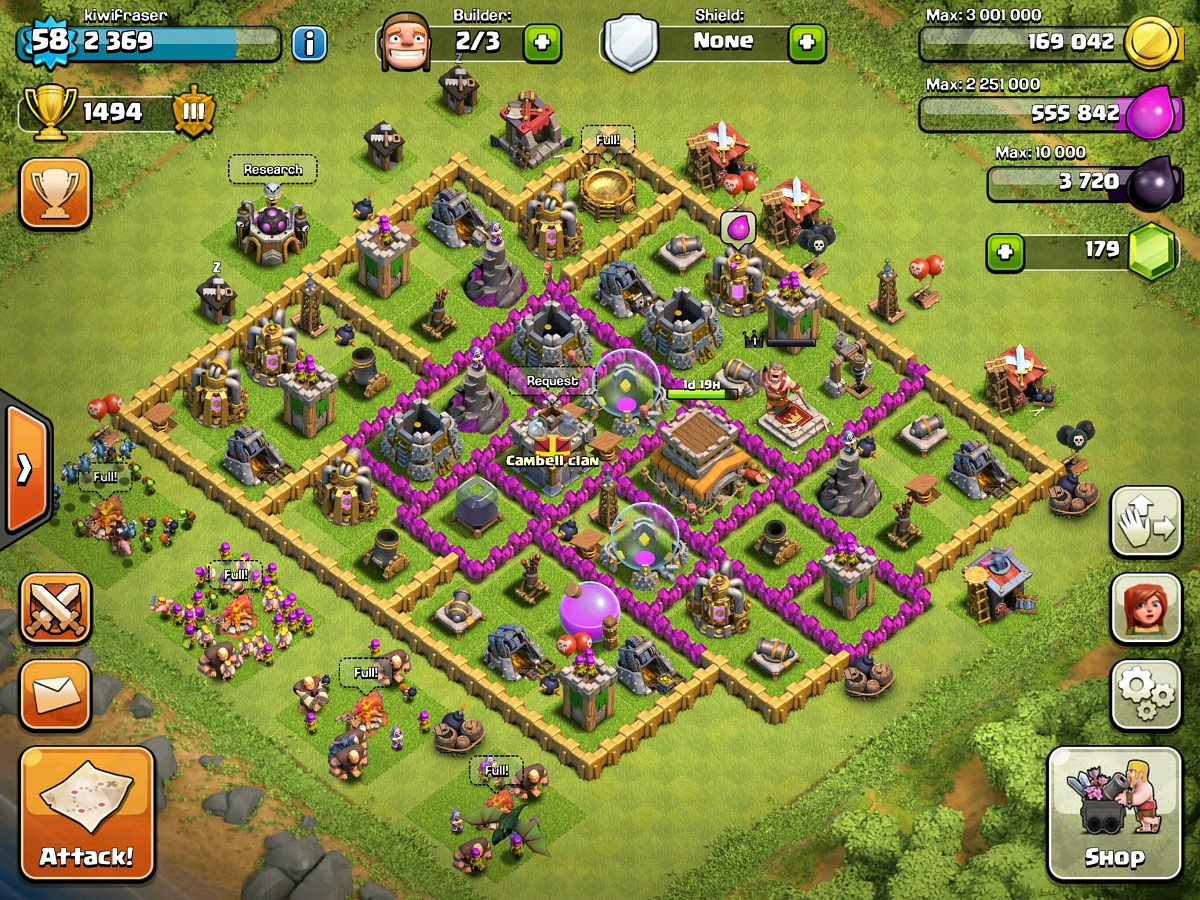The image size is (1200, 900).
Task: Open the Shop
Action: (x=1114, y=813)
